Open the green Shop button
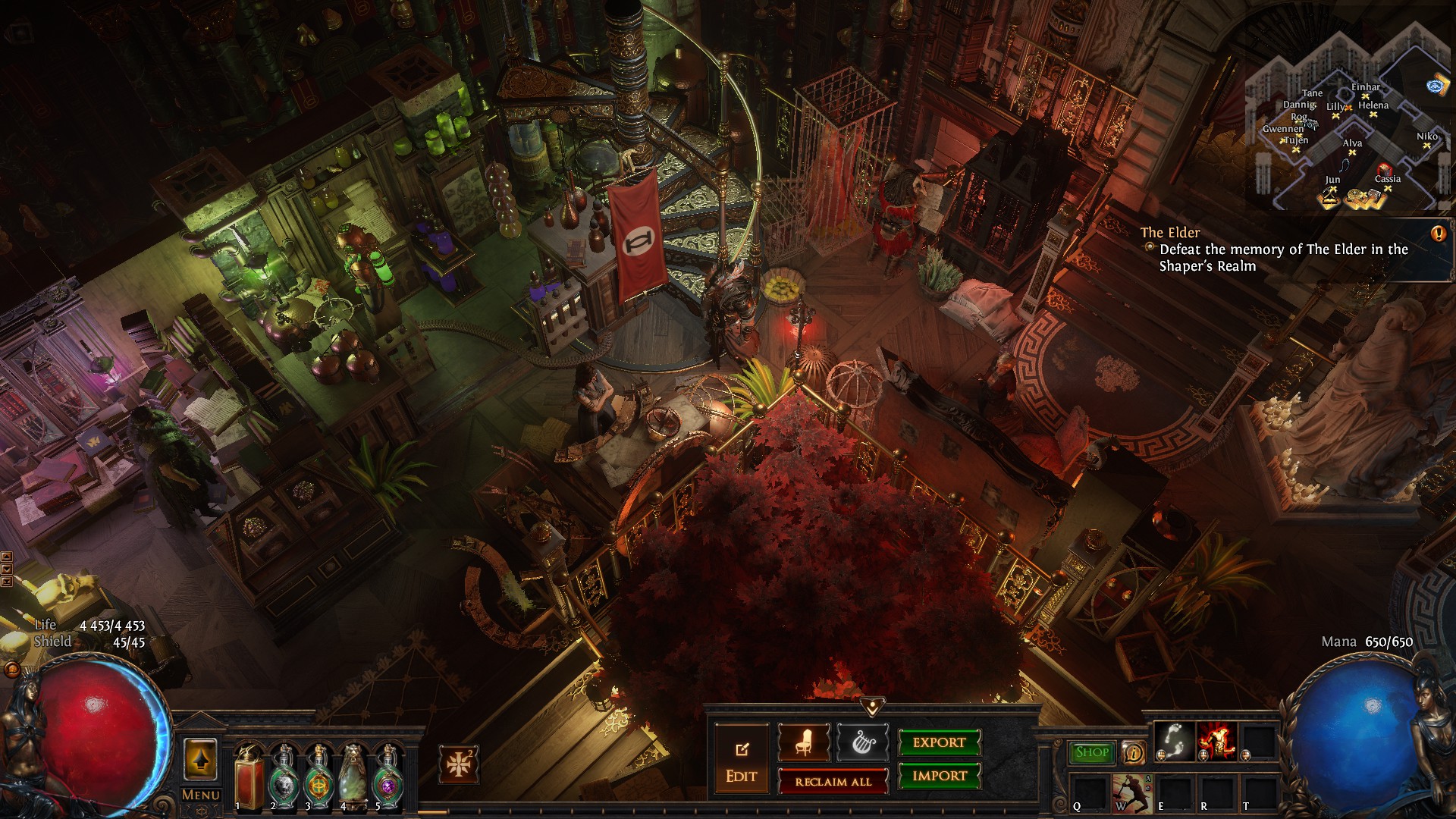This screenshot has width=1456, height=819. coord(1092,752)
